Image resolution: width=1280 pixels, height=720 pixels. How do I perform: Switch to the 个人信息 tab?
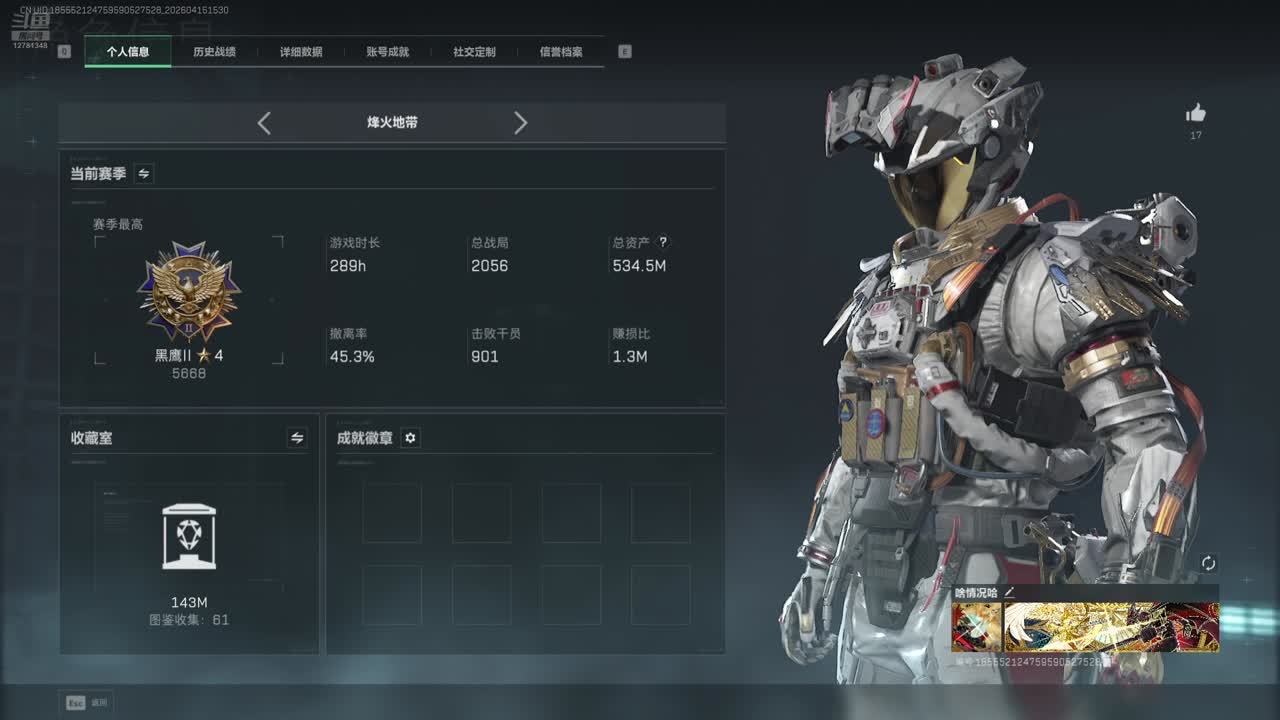pyautogui.click(x=128, y=52)
